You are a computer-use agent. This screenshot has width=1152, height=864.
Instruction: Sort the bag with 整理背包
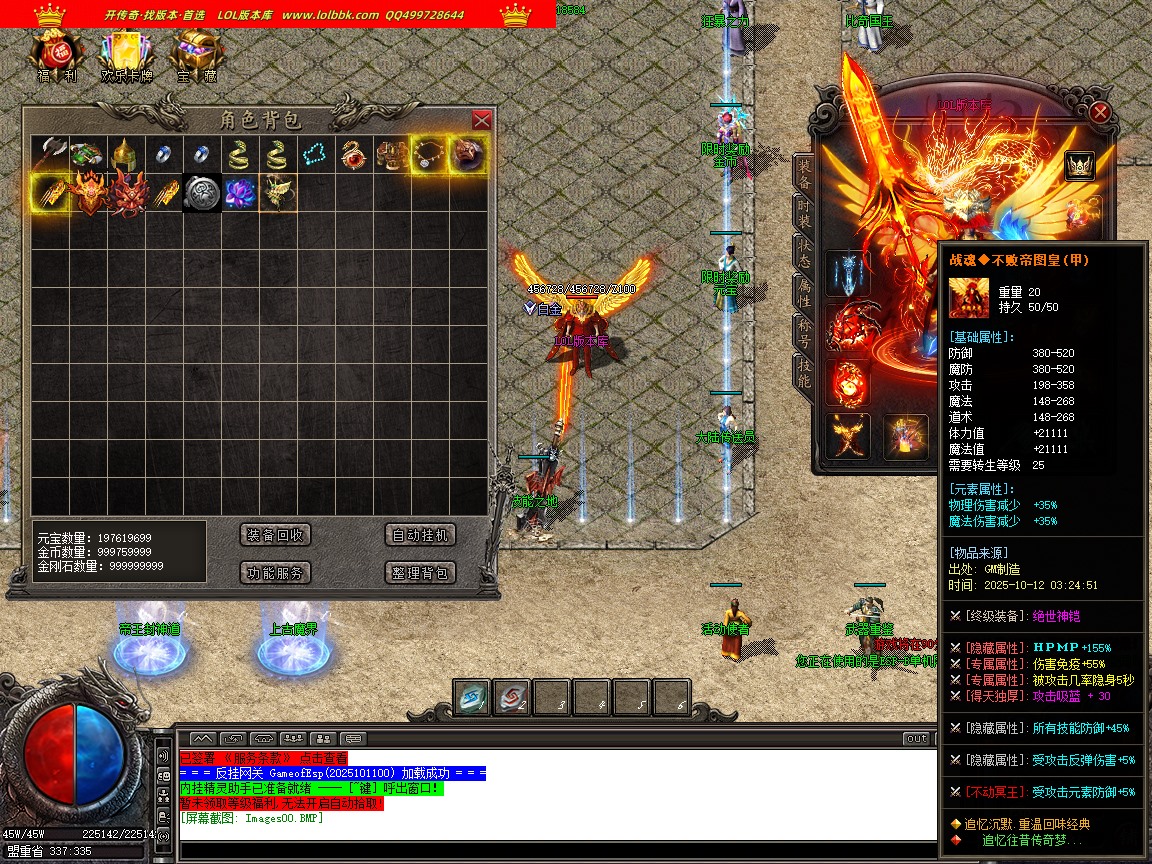pyautogui.click(x=421, y=573)
